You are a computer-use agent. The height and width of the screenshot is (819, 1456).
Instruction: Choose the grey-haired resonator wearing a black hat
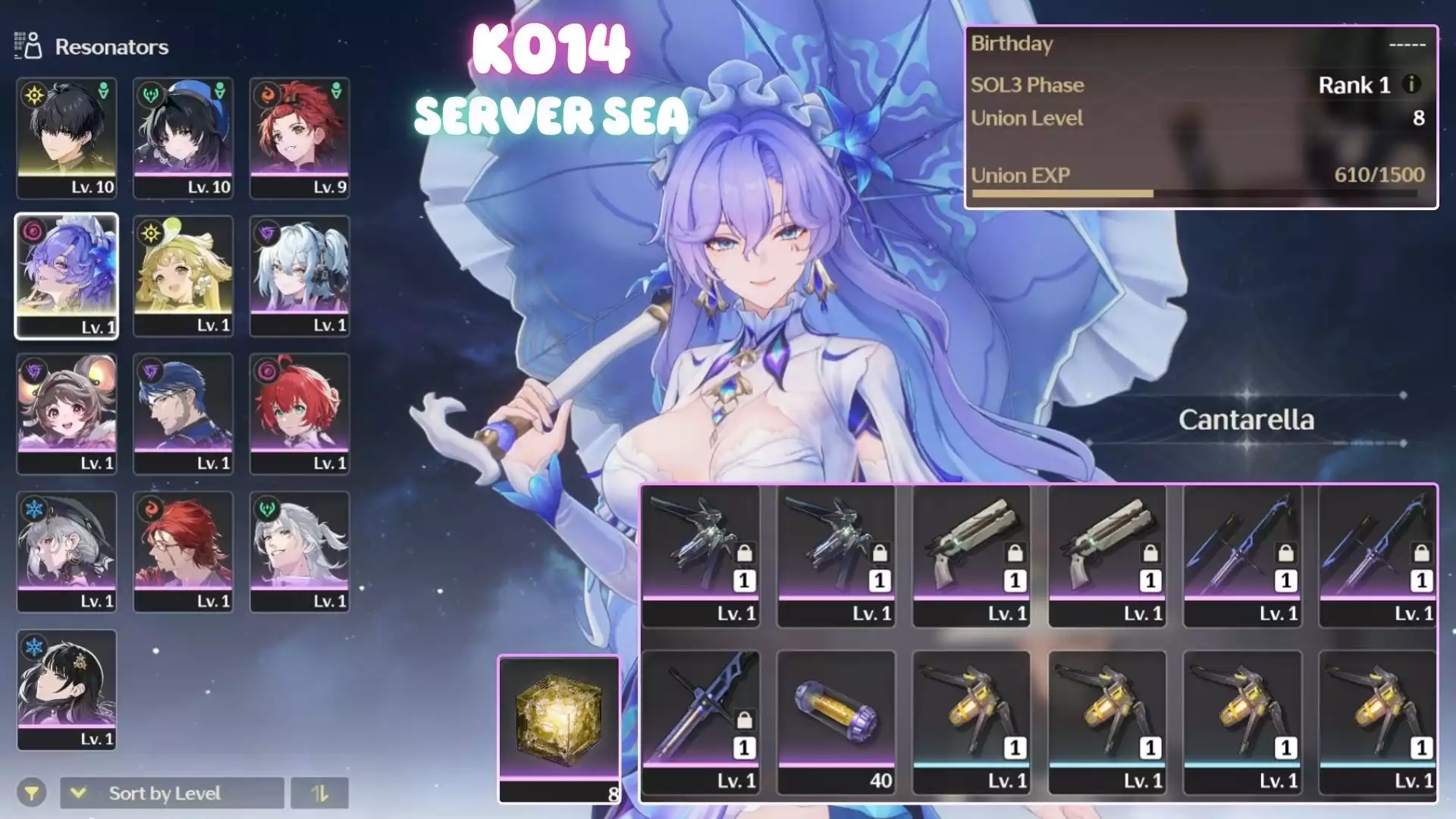coord(67,551)
